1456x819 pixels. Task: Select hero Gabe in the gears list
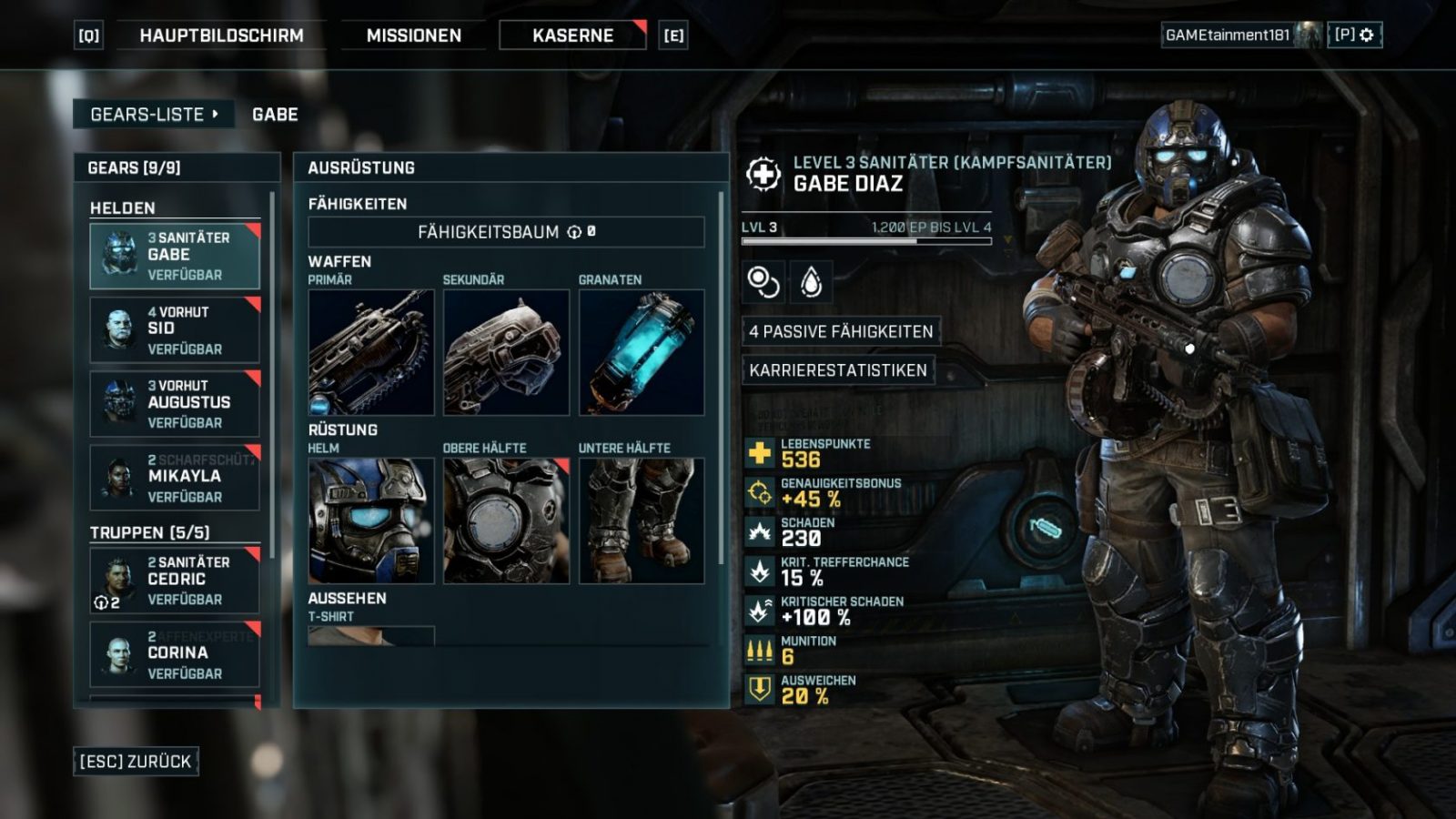(x=175, y=256)
